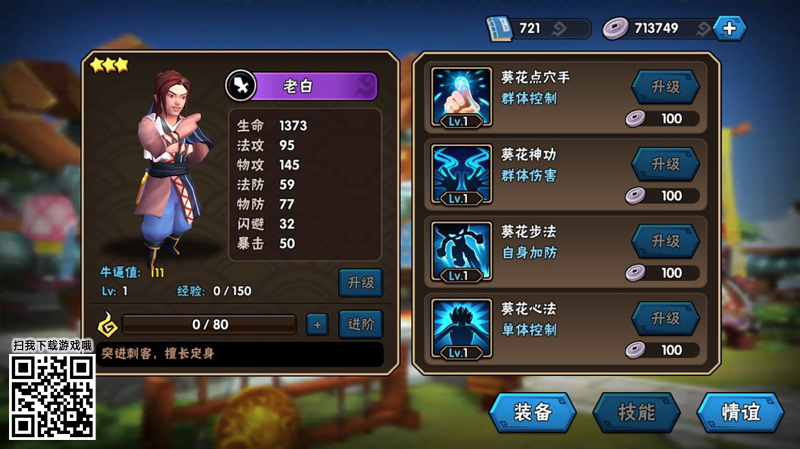This screenshot has width=800, height=449.
Task: Open the 装备 equipment tab
Action: pos(534,412)
